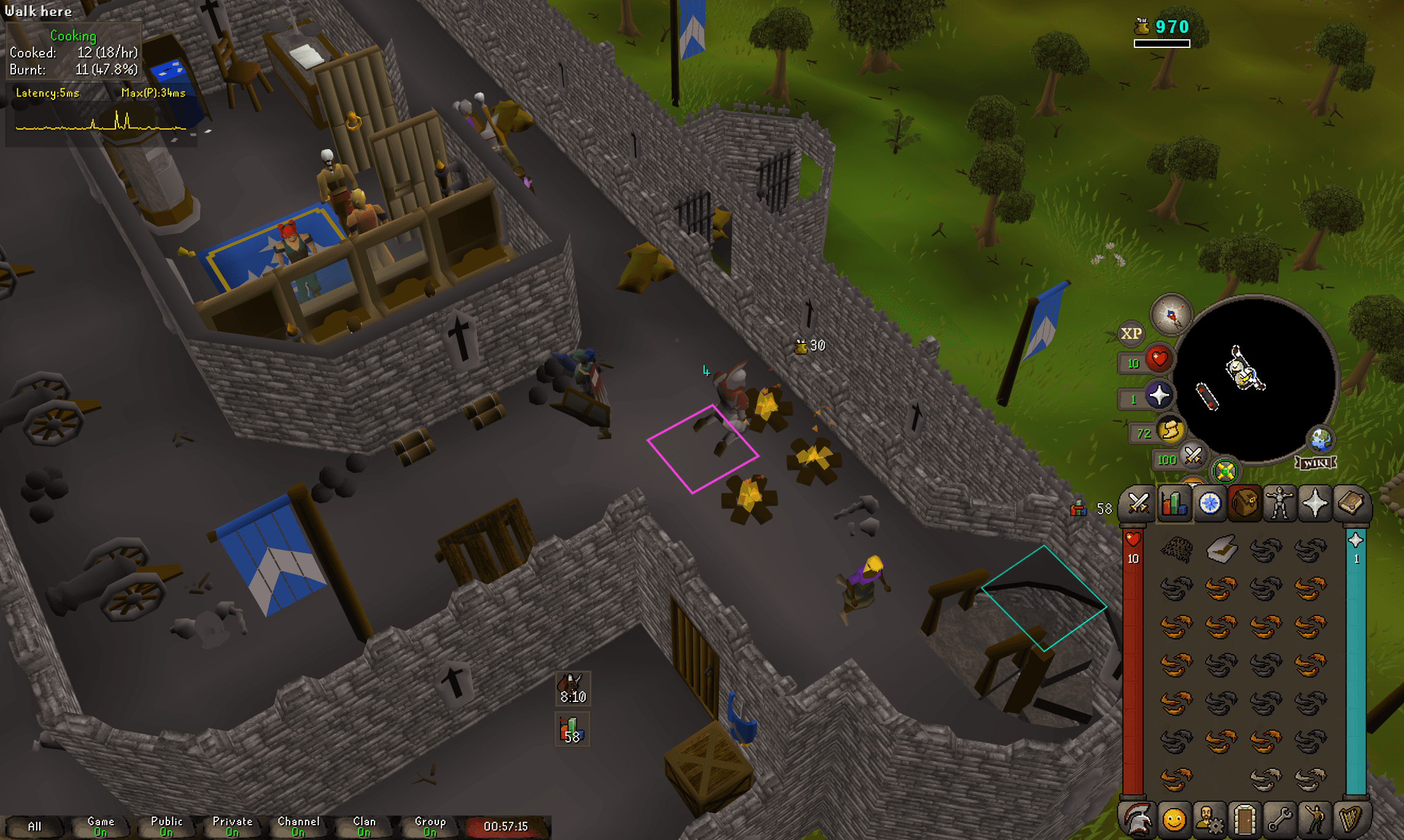This screenshot has width=1404, height=840.
Task: Open the Emotes smiley icon
Action: (x=1174, y=820)
